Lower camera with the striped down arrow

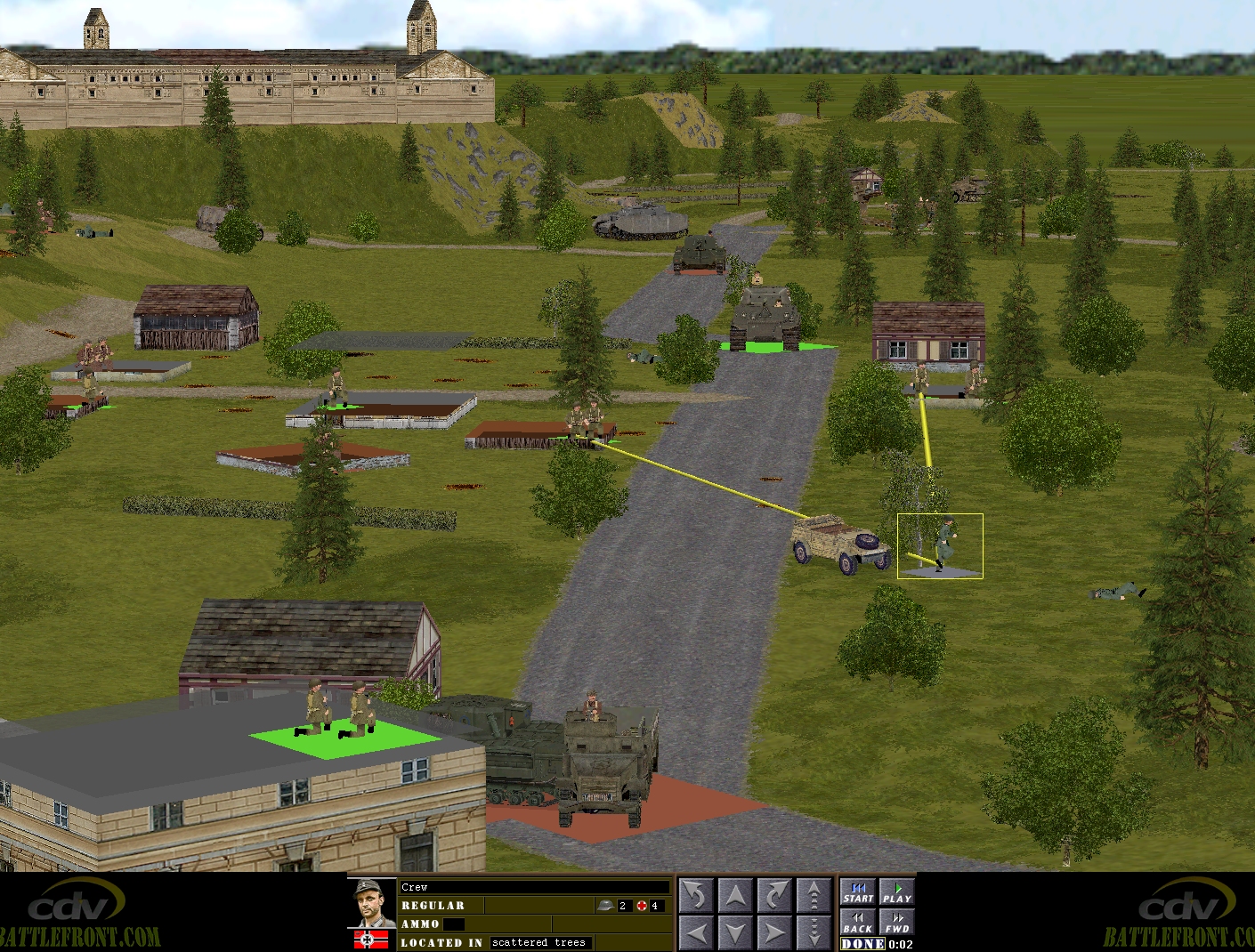coord(814,932)
